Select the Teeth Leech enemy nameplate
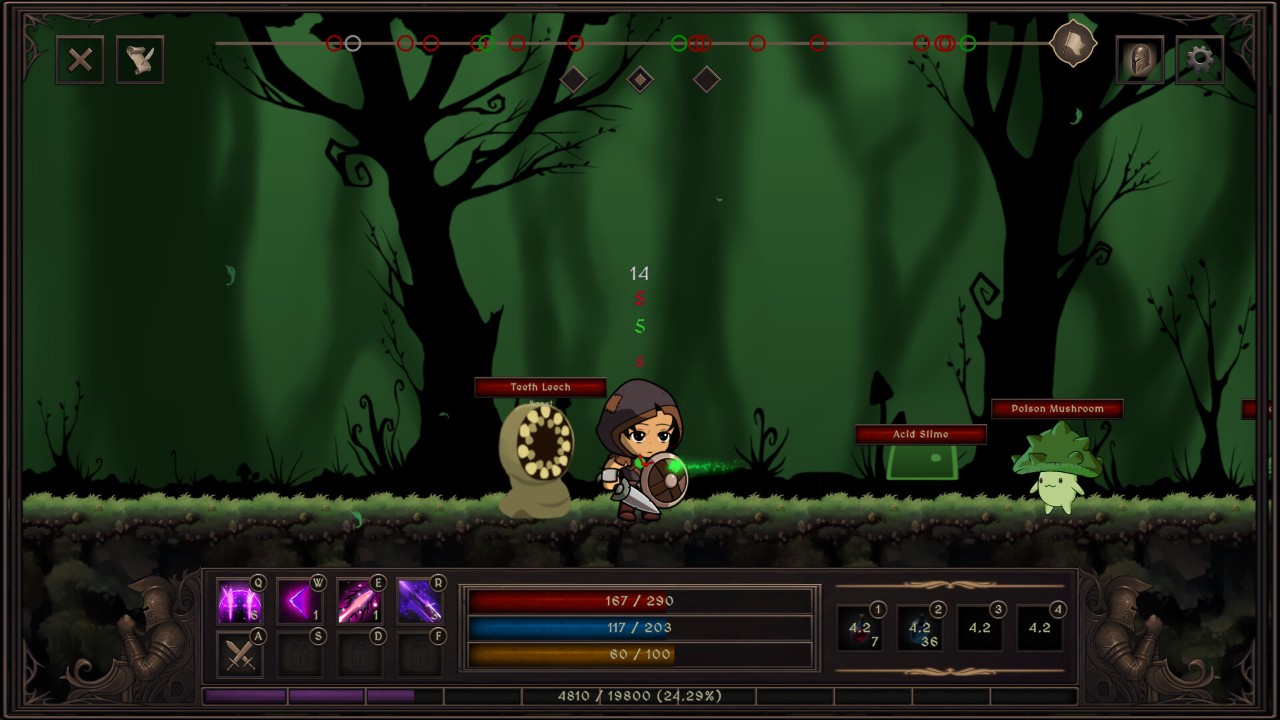Image resolution: width=1280 pixels, height=720 pixels. tap(540, 387)
